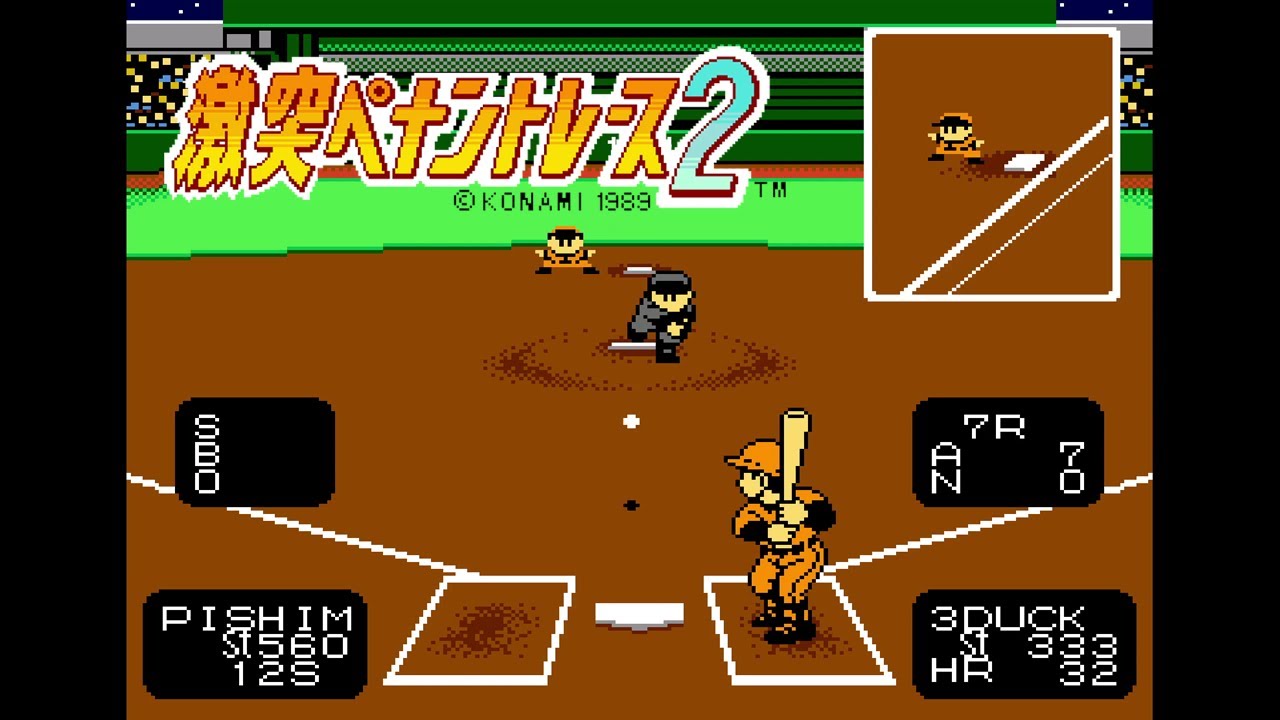Toggle the B ball indicator in the count panel
This screenshot has height=720, width=1280.
pos(205,453)
